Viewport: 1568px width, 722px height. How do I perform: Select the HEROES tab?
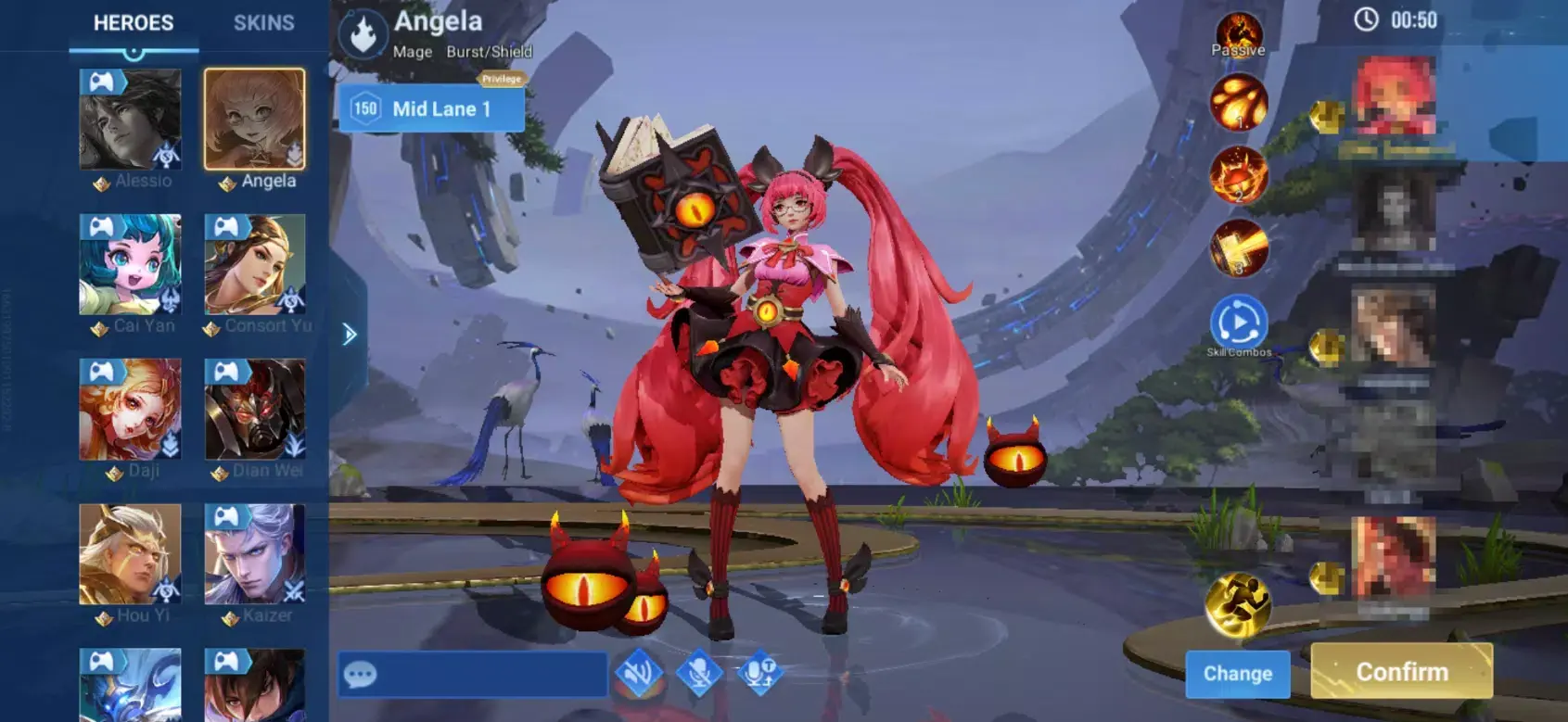tap(135, 23)
